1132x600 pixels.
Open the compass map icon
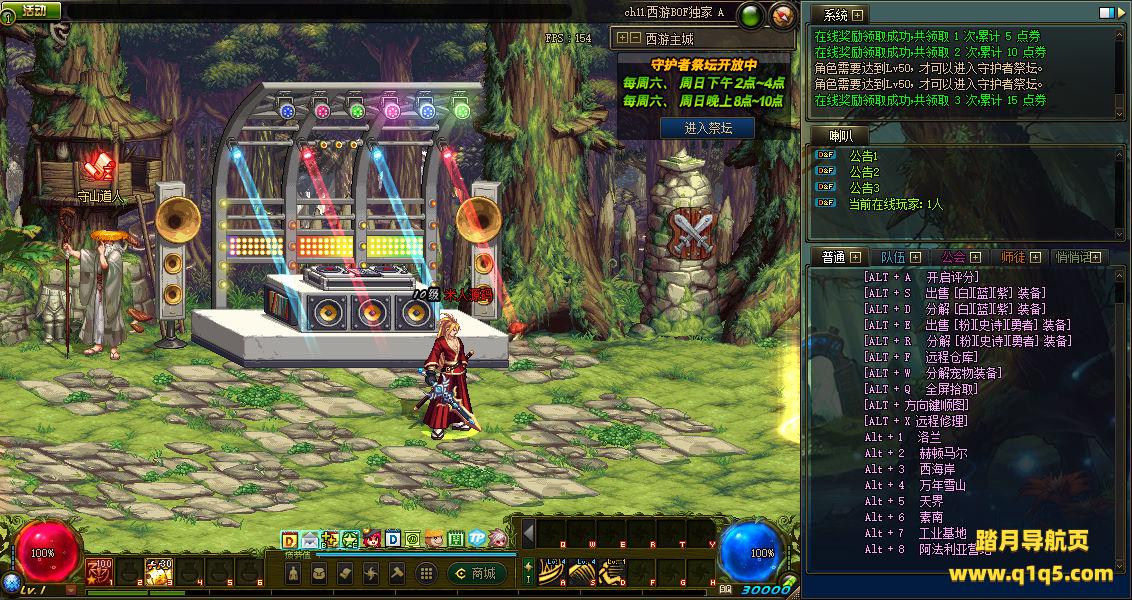tap(784, 14)
